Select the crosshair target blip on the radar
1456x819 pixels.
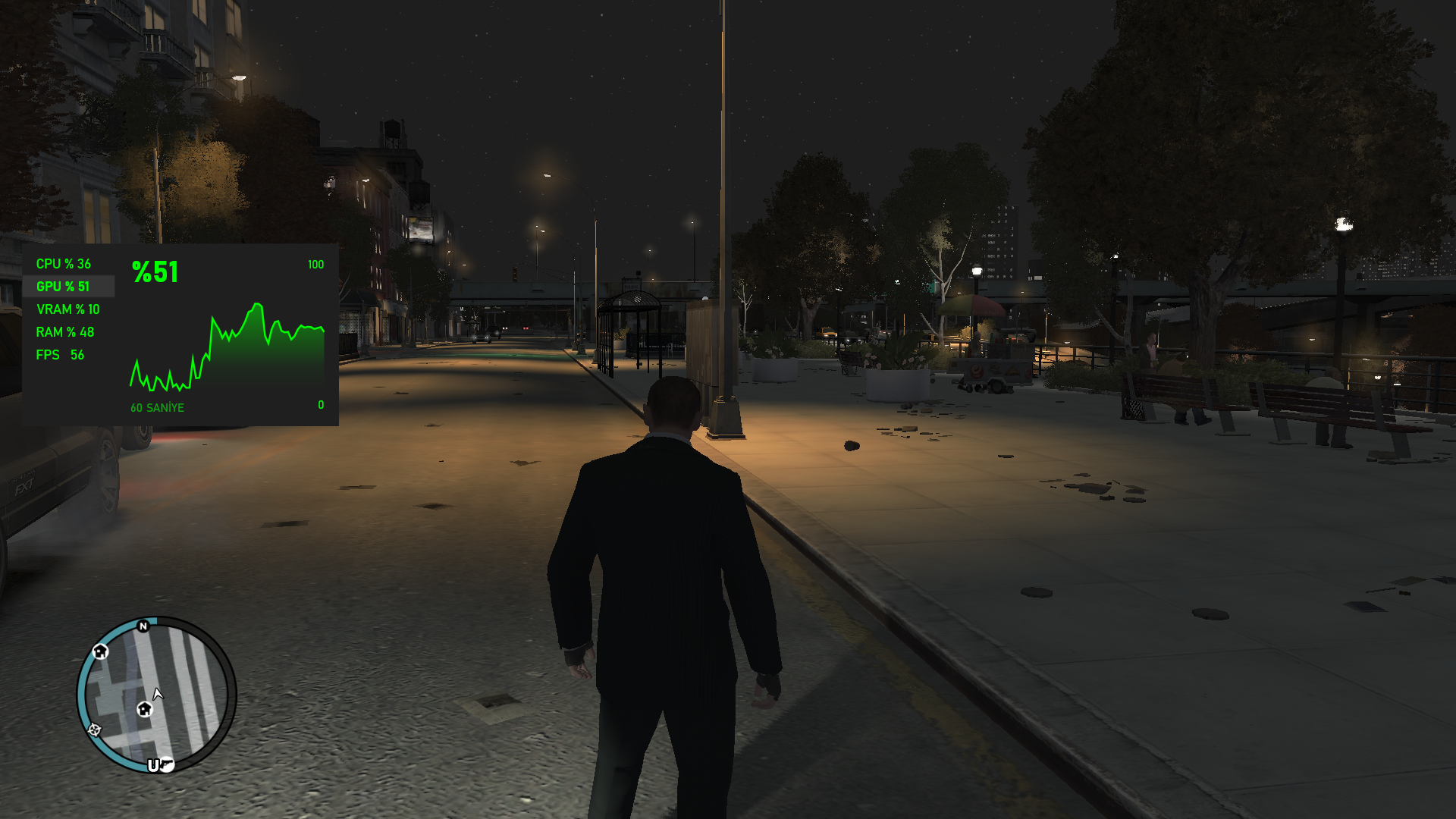tap(95, 730)
